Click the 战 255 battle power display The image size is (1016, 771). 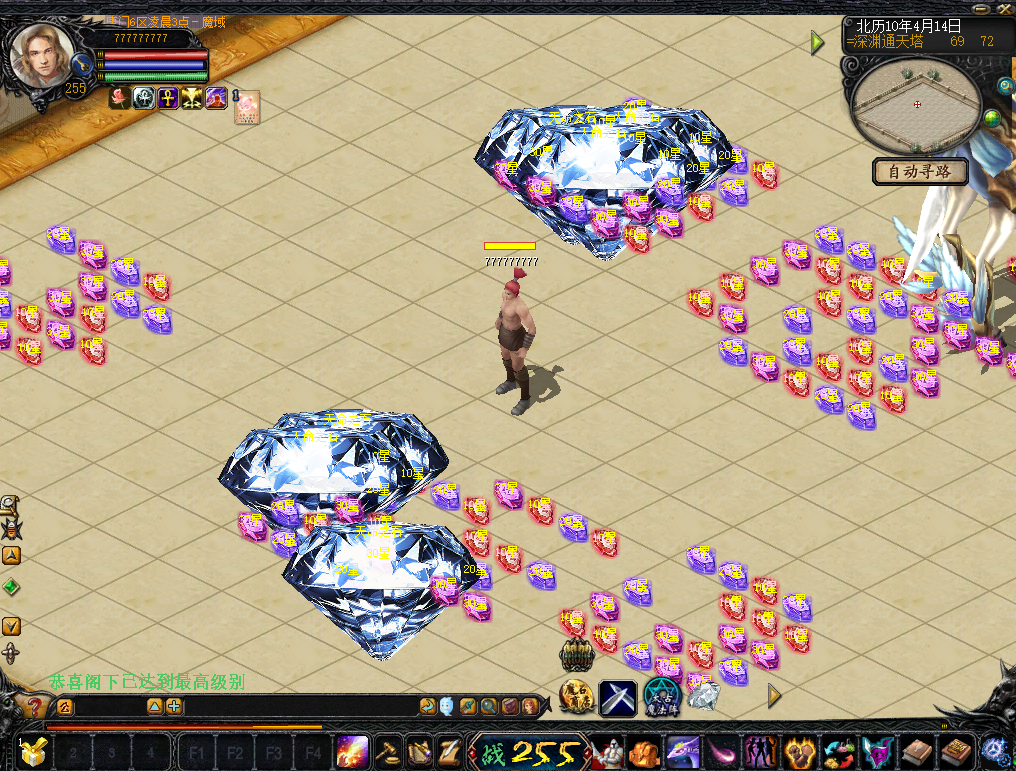tap(528, 751)
